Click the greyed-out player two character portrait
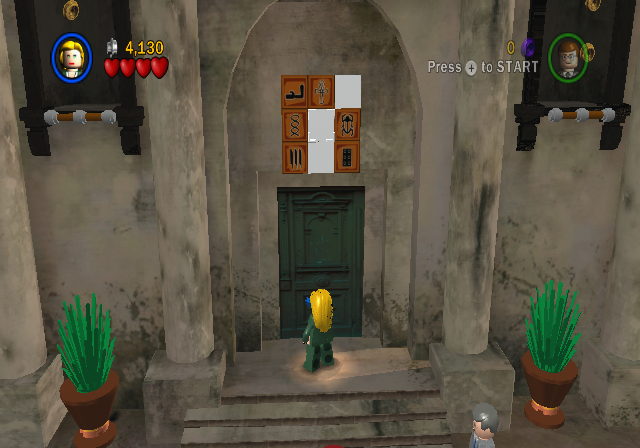Screen dimensions: 640x448 coord(568,58)
